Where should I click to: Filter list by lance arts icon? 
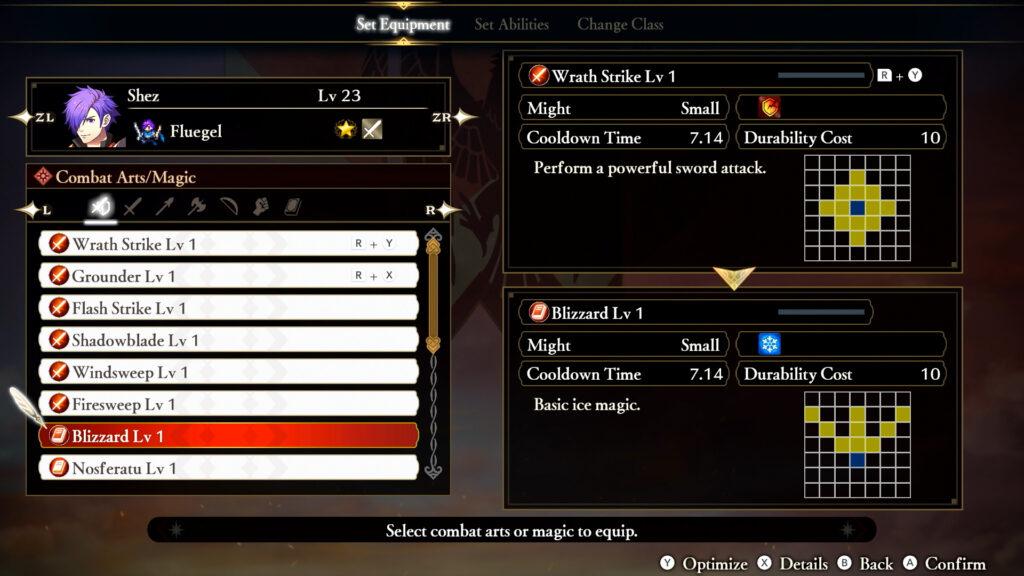(x=165, y=208)
